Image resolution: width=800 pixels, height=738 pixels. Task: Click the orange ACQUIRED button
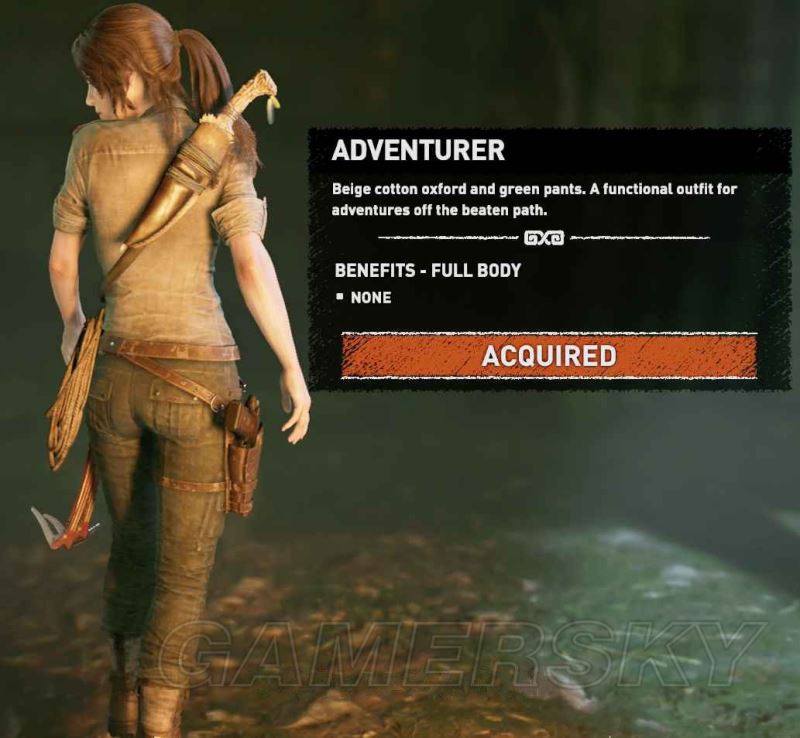[548, 356]
